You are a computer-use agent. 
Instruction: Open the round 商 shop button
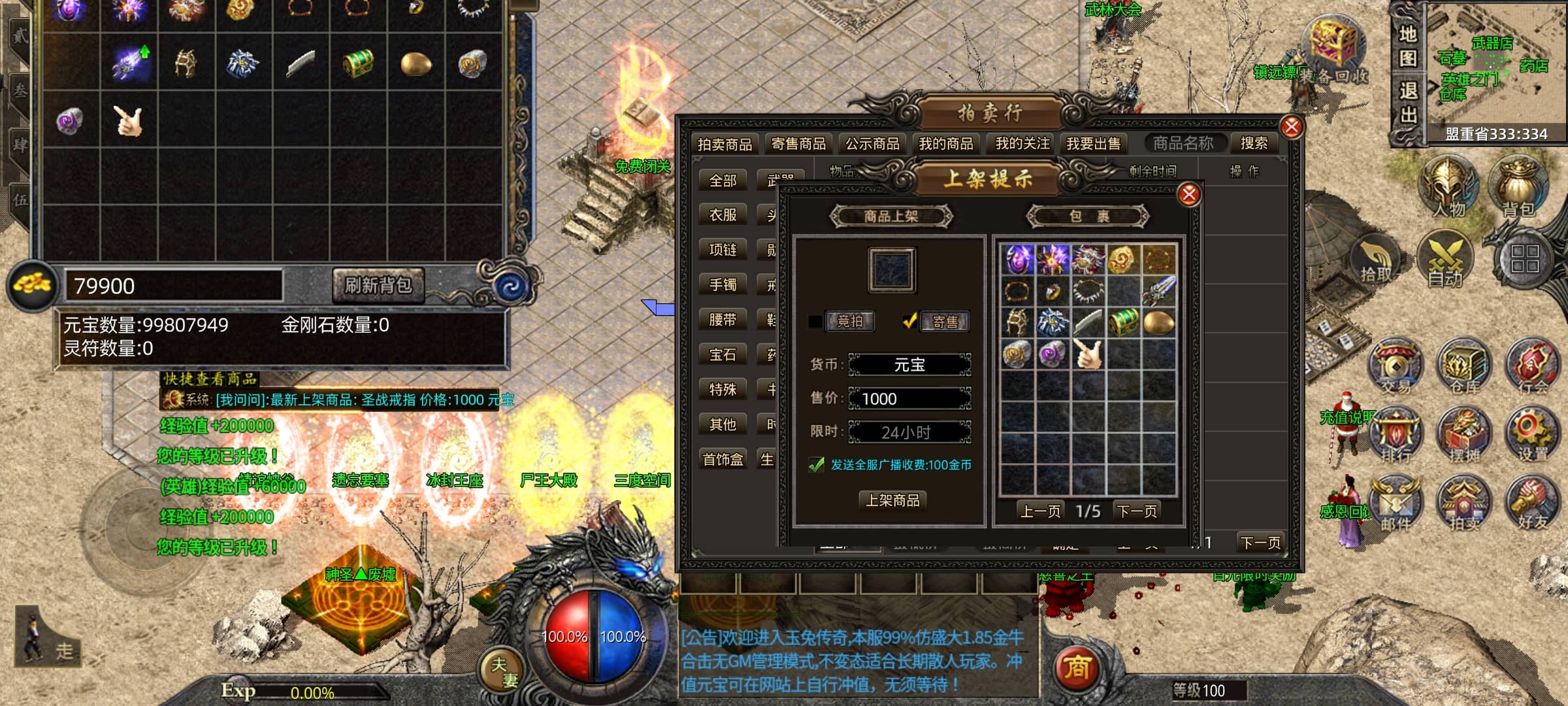(1077, 668)
